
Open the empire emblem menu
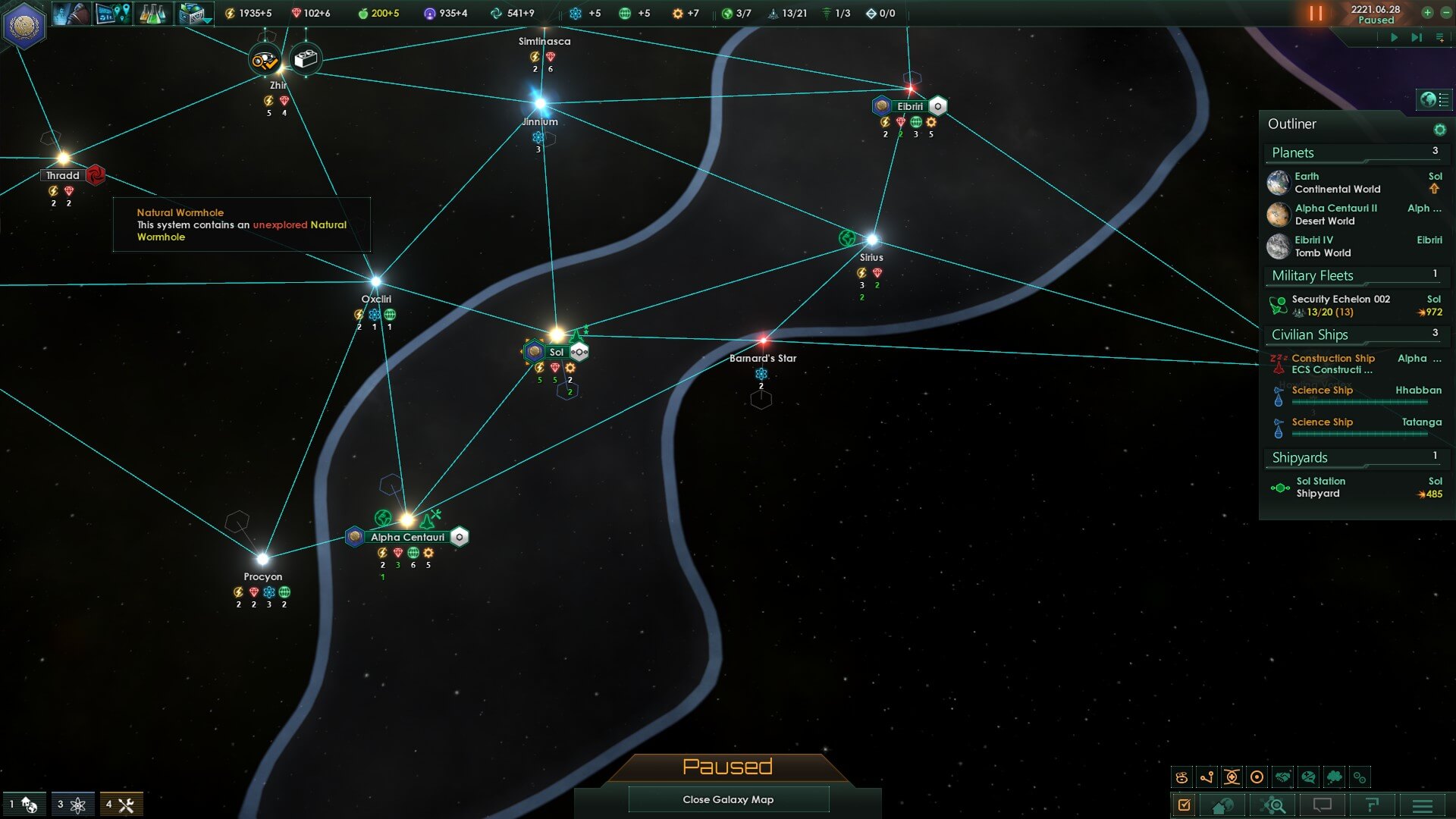[24, 25]
